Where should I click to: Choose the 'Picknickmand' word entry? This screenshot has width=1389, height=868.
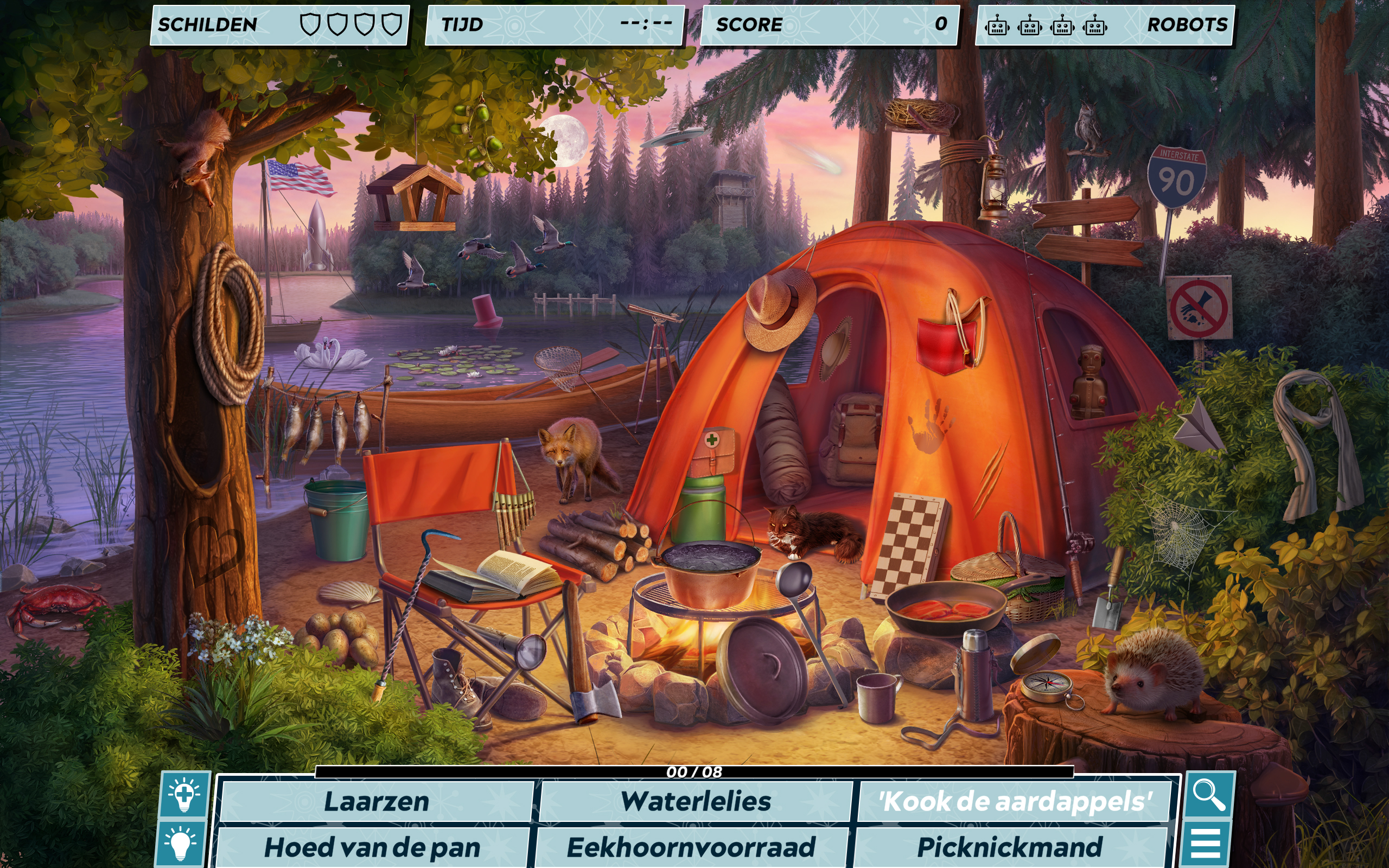pyautogui.click(x=1010, y=847)
